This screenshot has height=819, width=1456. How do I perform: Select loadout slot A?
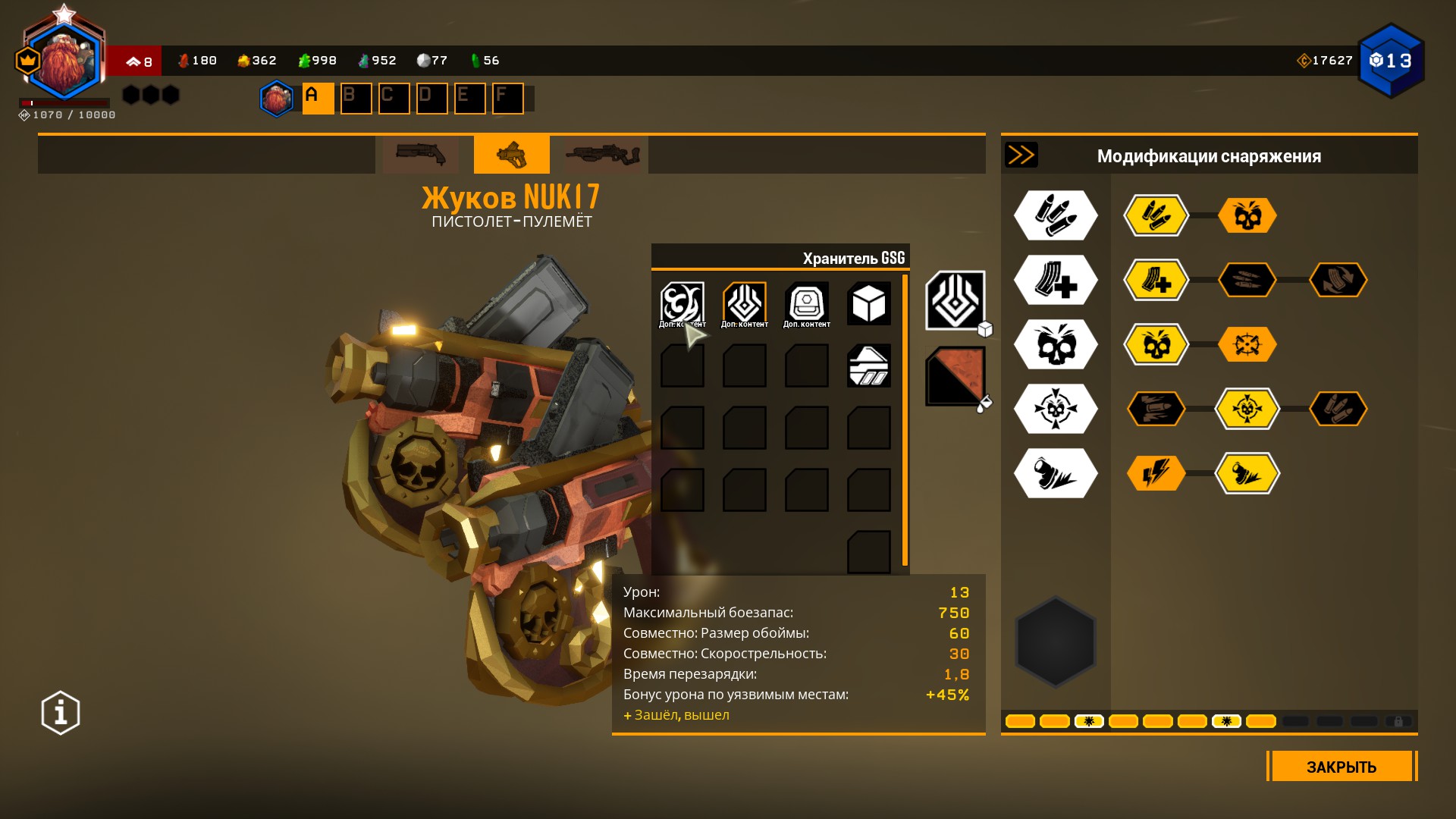[318, 99]
